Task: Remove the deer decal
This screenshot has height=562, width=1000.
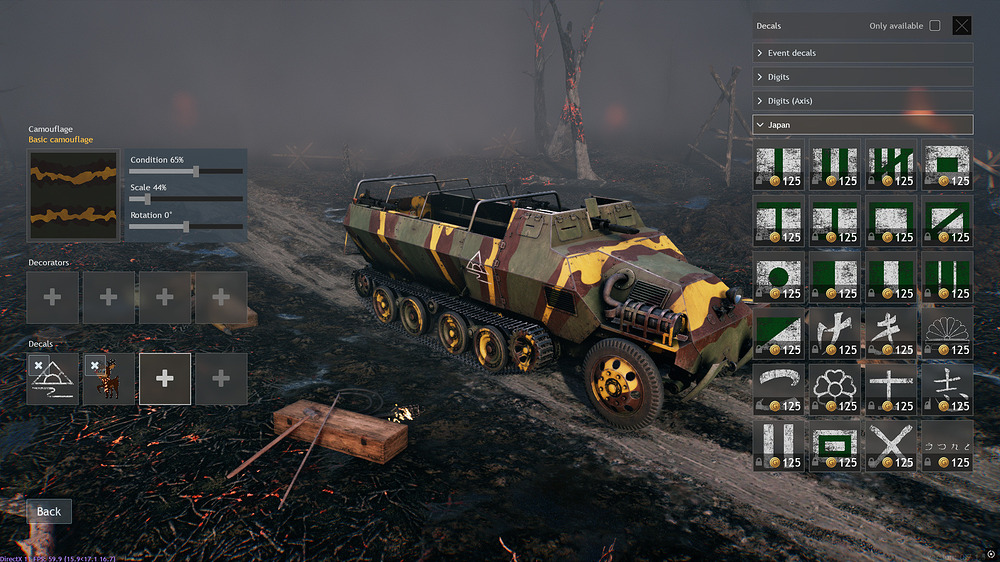Action: [95, 365]
